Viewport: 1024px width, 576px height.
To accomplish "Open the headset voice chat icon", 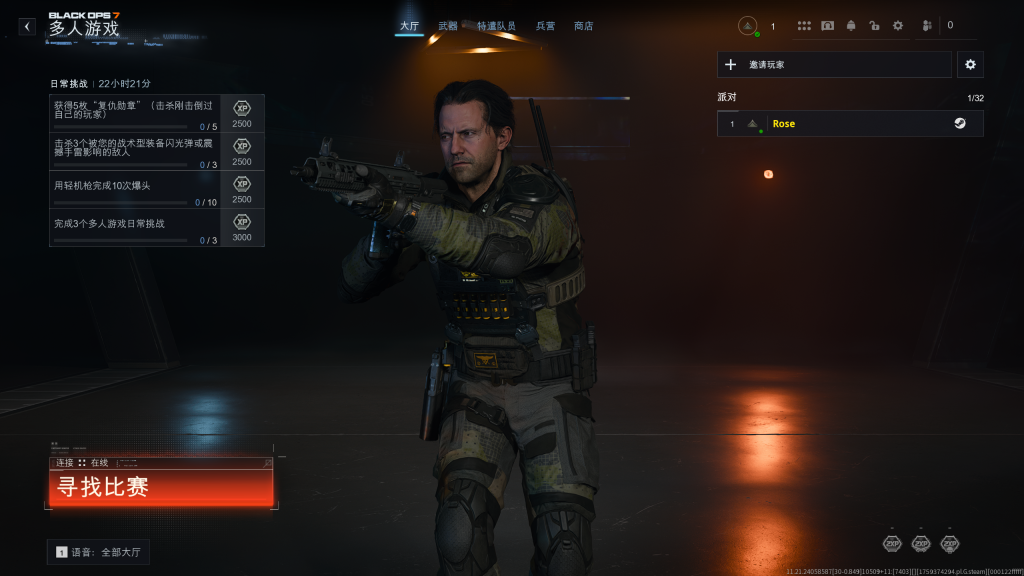I will (x=828, y=26).
